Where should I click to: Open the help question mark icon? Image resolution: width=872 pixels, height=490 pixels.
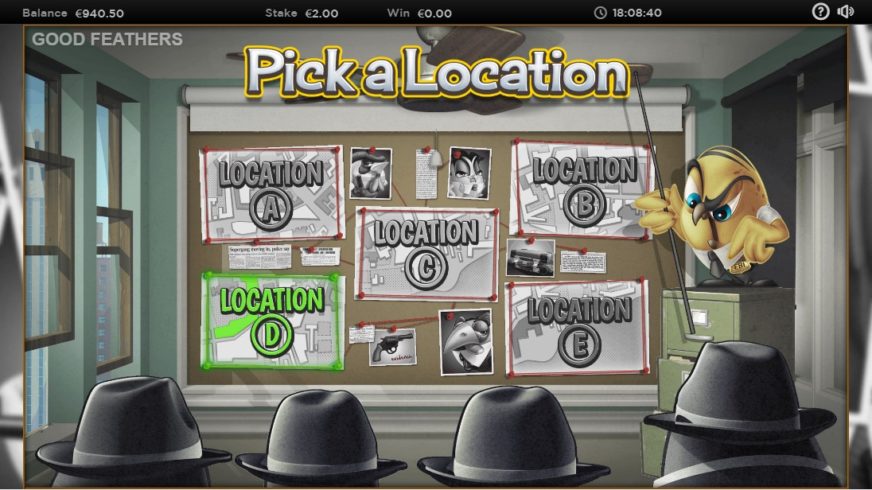tap(821, 12)
